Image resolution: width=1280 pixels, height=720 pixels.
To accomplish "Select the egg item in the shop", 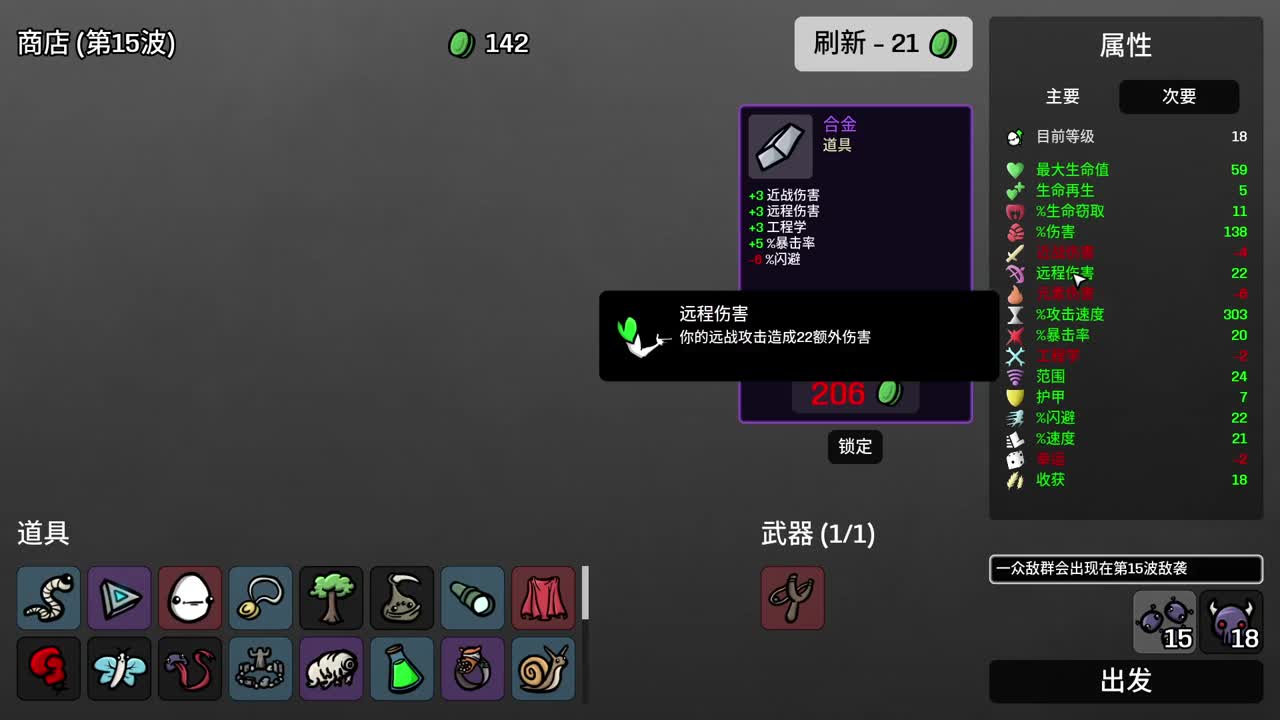I will pos(190,598).
